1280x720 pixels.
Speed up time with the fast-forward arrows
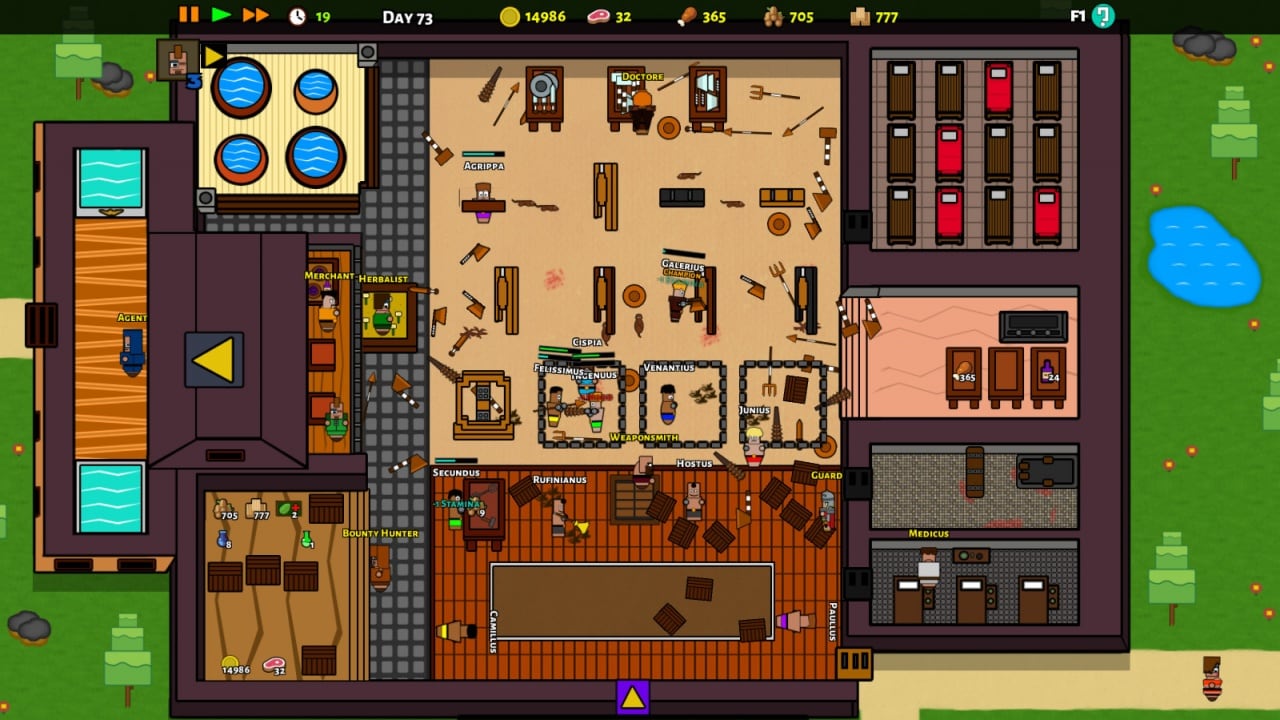(x=256, y=15)
